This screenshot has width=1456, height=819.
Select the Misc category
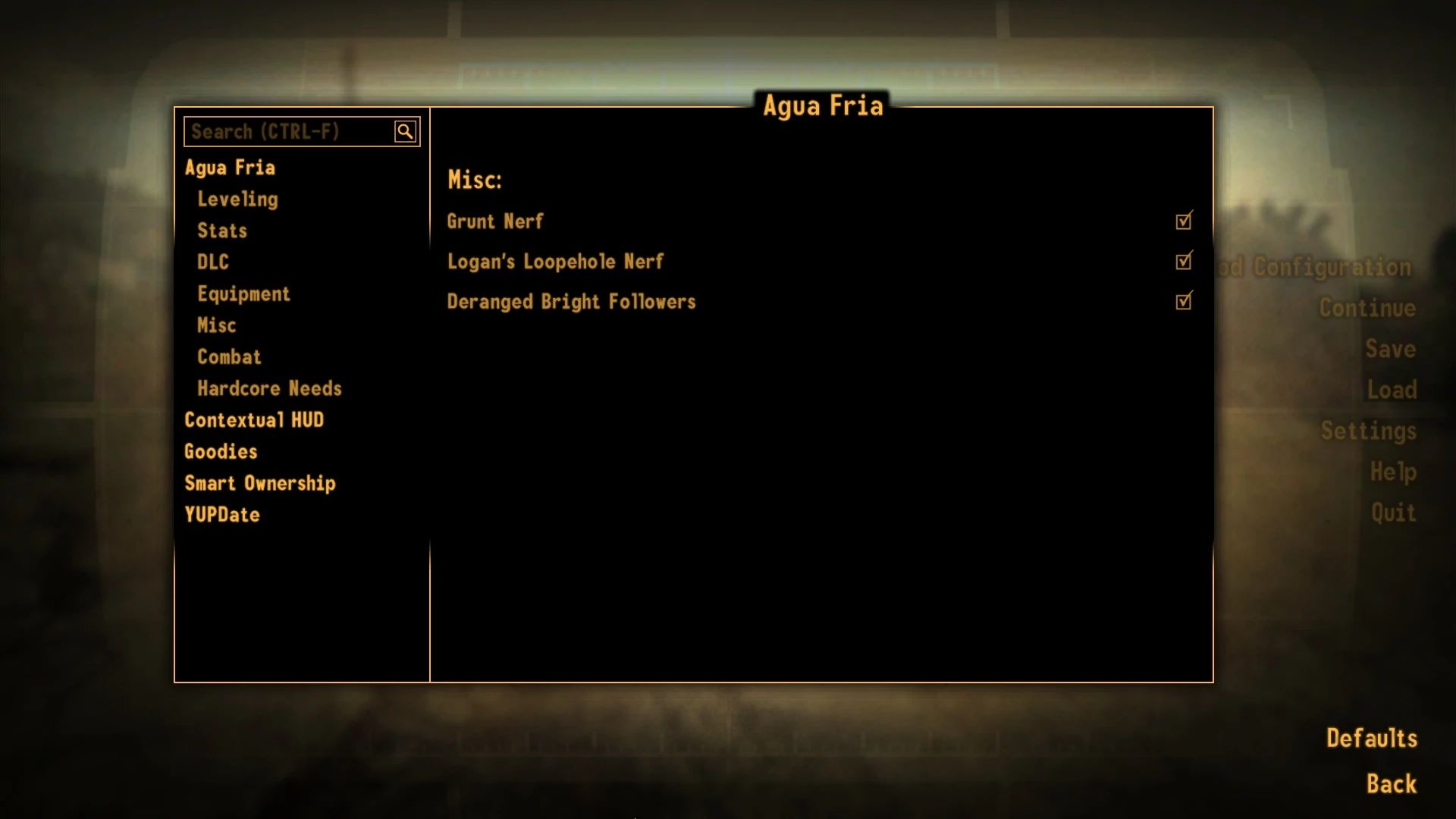click(217, 325)
